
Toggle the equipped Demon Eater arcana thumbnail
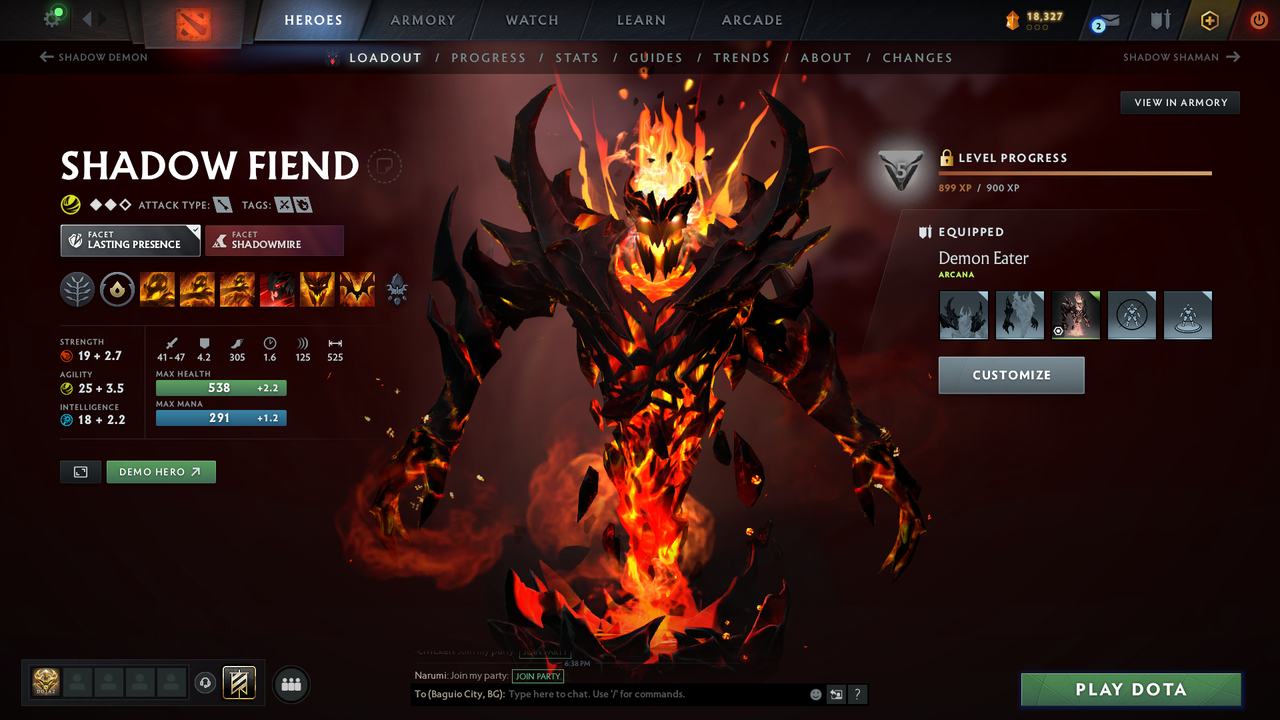click(1075, 314)
